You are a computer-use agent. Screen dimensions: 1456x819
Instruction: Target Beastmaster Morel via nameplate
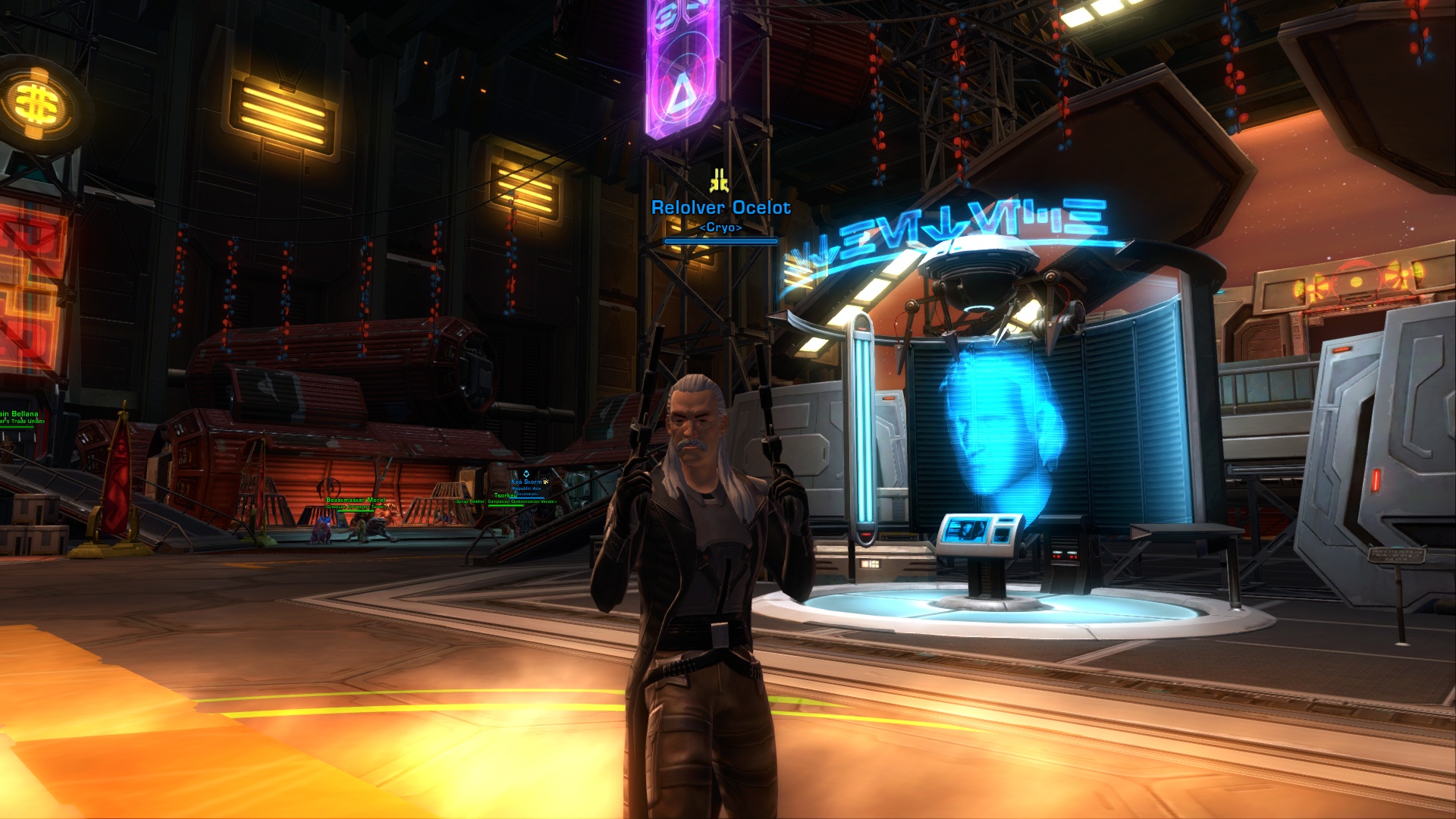pos(355,500)
